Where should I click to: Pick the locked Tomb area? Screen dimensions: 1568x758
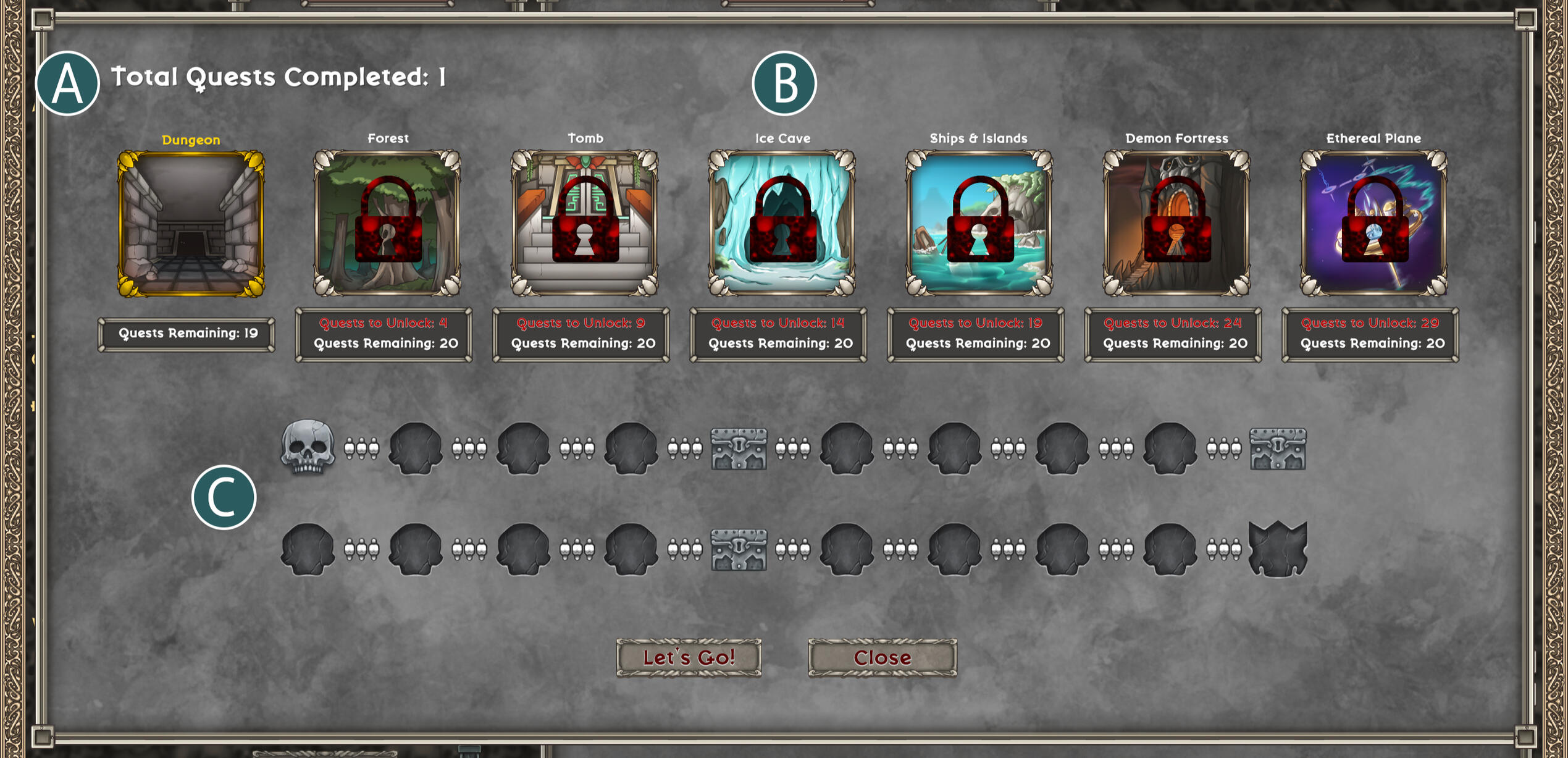(x=584, y=224)
